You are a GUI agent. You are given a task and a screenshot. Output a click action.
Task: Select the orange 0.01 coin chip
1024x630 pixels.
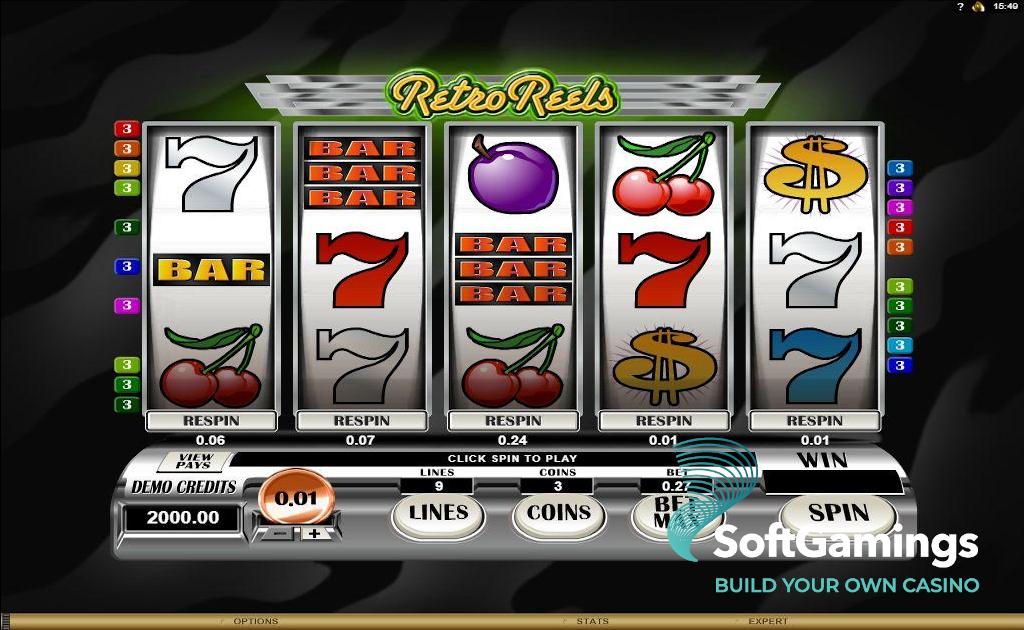[x=289, y=498]
